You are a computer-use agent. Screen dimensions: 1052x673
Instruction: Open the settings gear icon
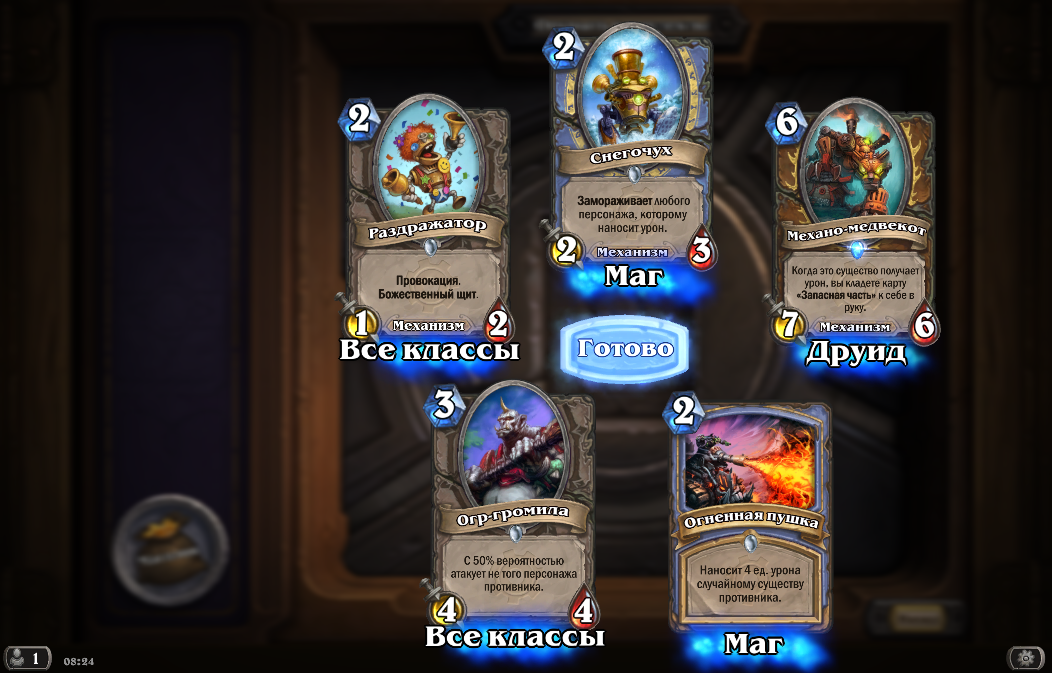coord(1025,657)
